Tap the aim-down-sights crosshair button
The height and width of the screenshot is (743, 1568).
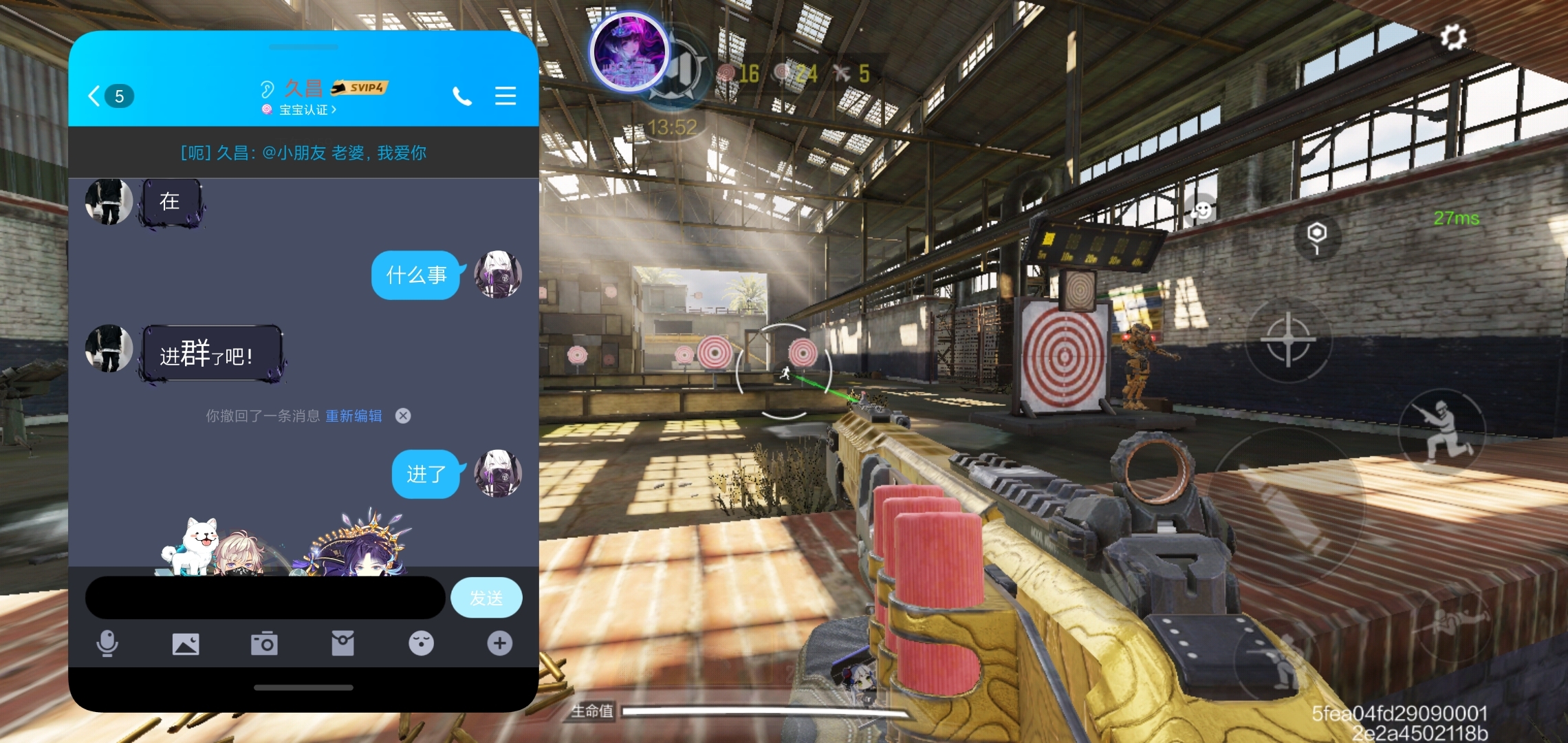coord(1288,339)
